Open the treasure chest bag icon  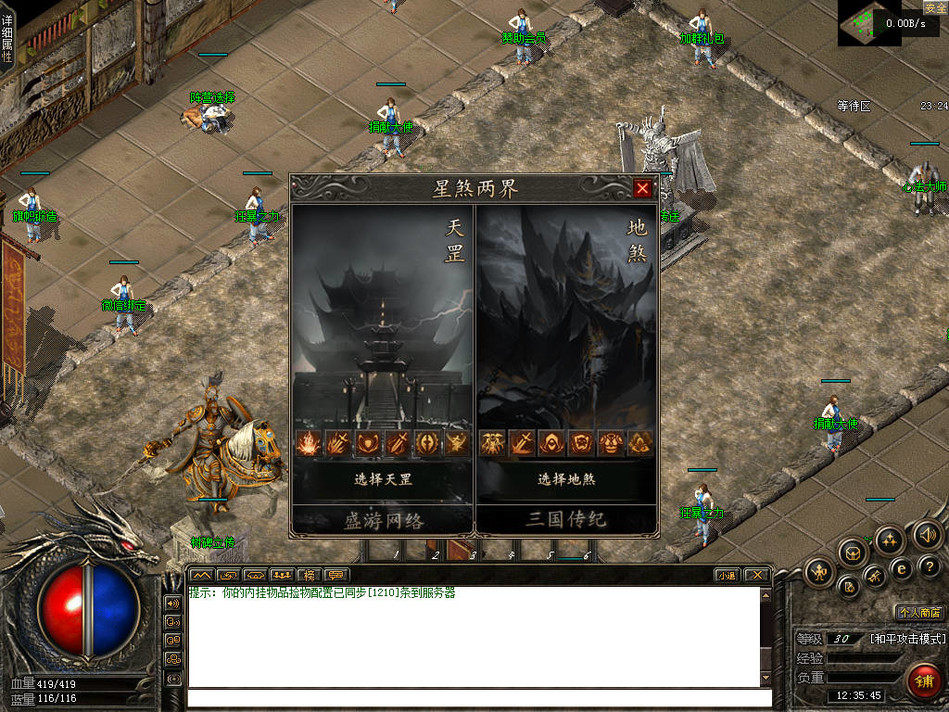coord(851,550)
